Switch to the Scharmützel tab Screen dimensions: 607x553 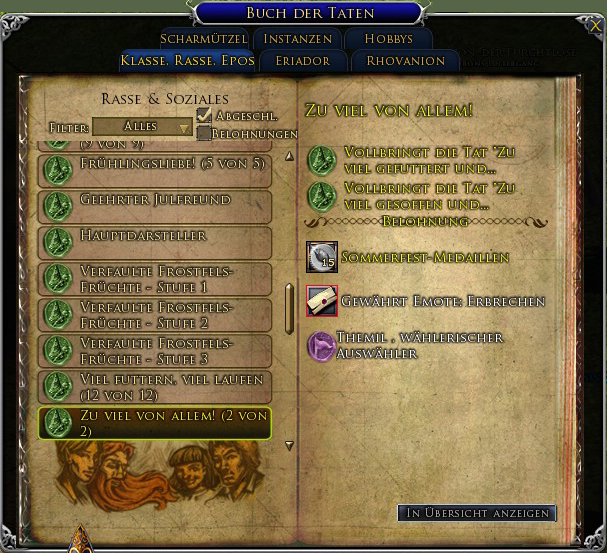click(x=203, y=39)
